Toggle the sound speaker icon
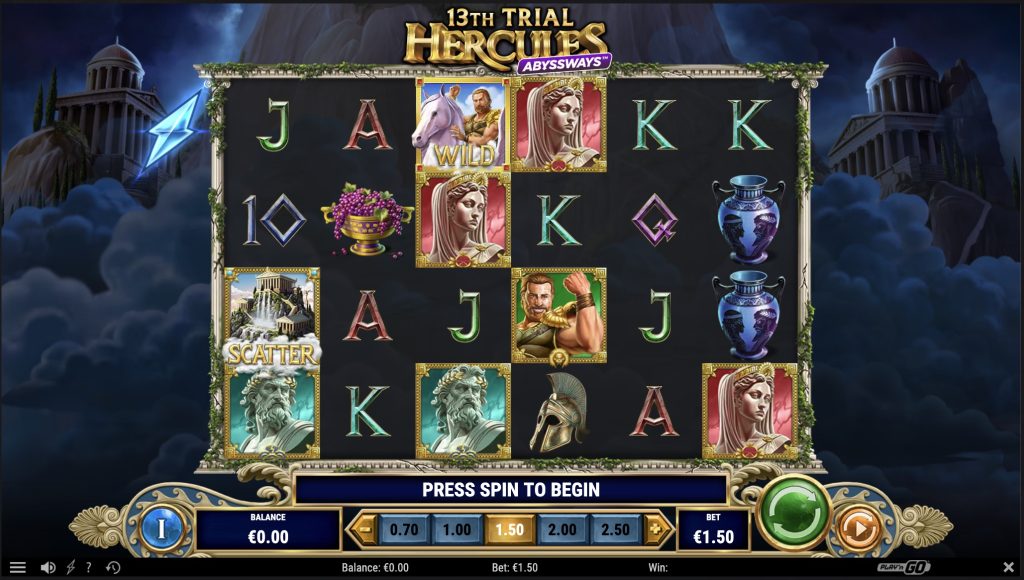 coord(47,568)
